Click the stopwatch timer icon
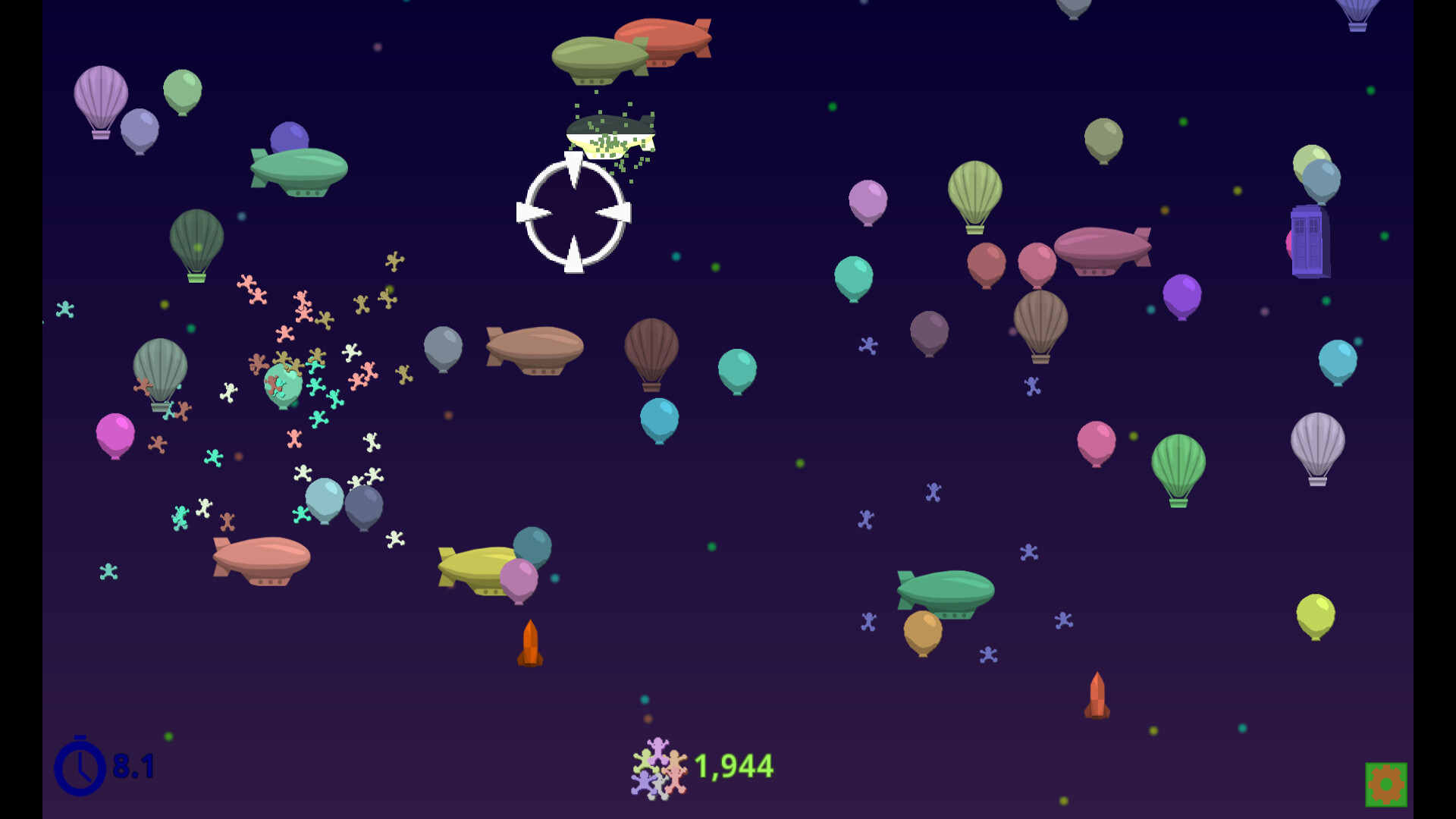Image resolution: width=1456 pixels, height=819 pixels. pyautogui.click(x=80, y=767)
